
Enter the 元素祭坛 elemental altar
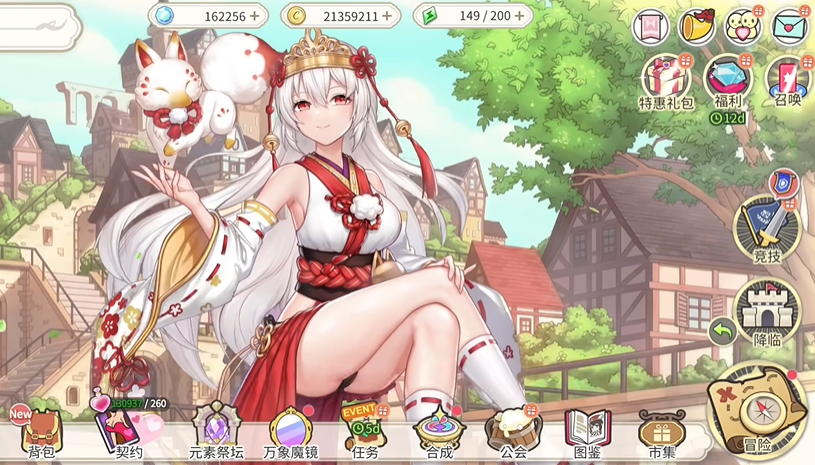pos(214,432)
